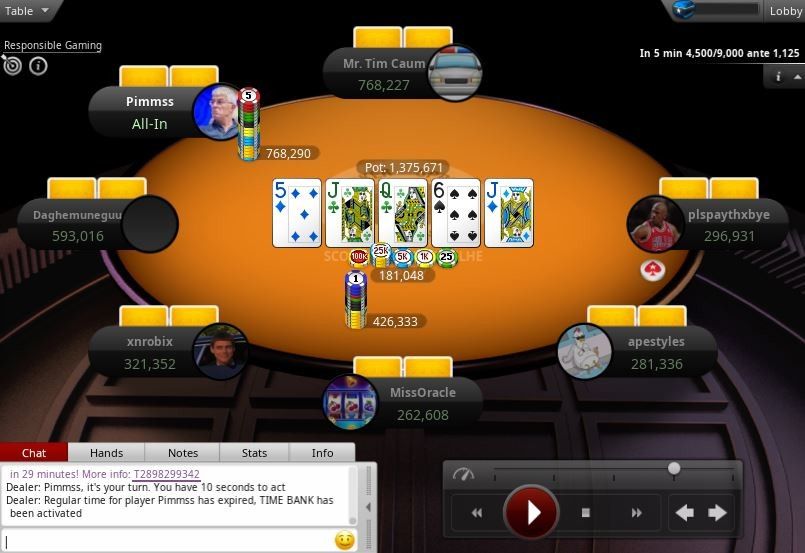This screenshot has height=553, width=805.
Task: Open the Responsible Gaming link
Action: (x=53, y=45)
